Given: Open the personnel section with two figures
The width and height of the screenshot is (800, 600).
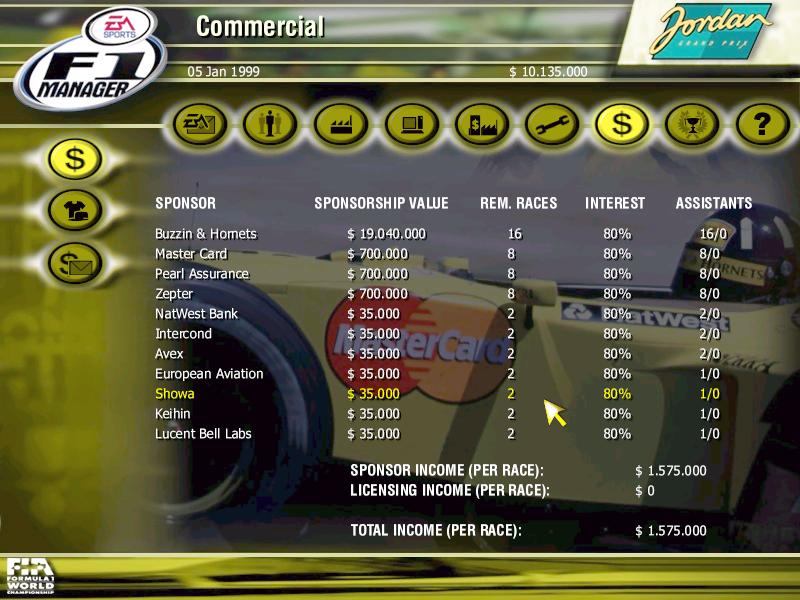Looking at the screenshot, I should point(271,124).
